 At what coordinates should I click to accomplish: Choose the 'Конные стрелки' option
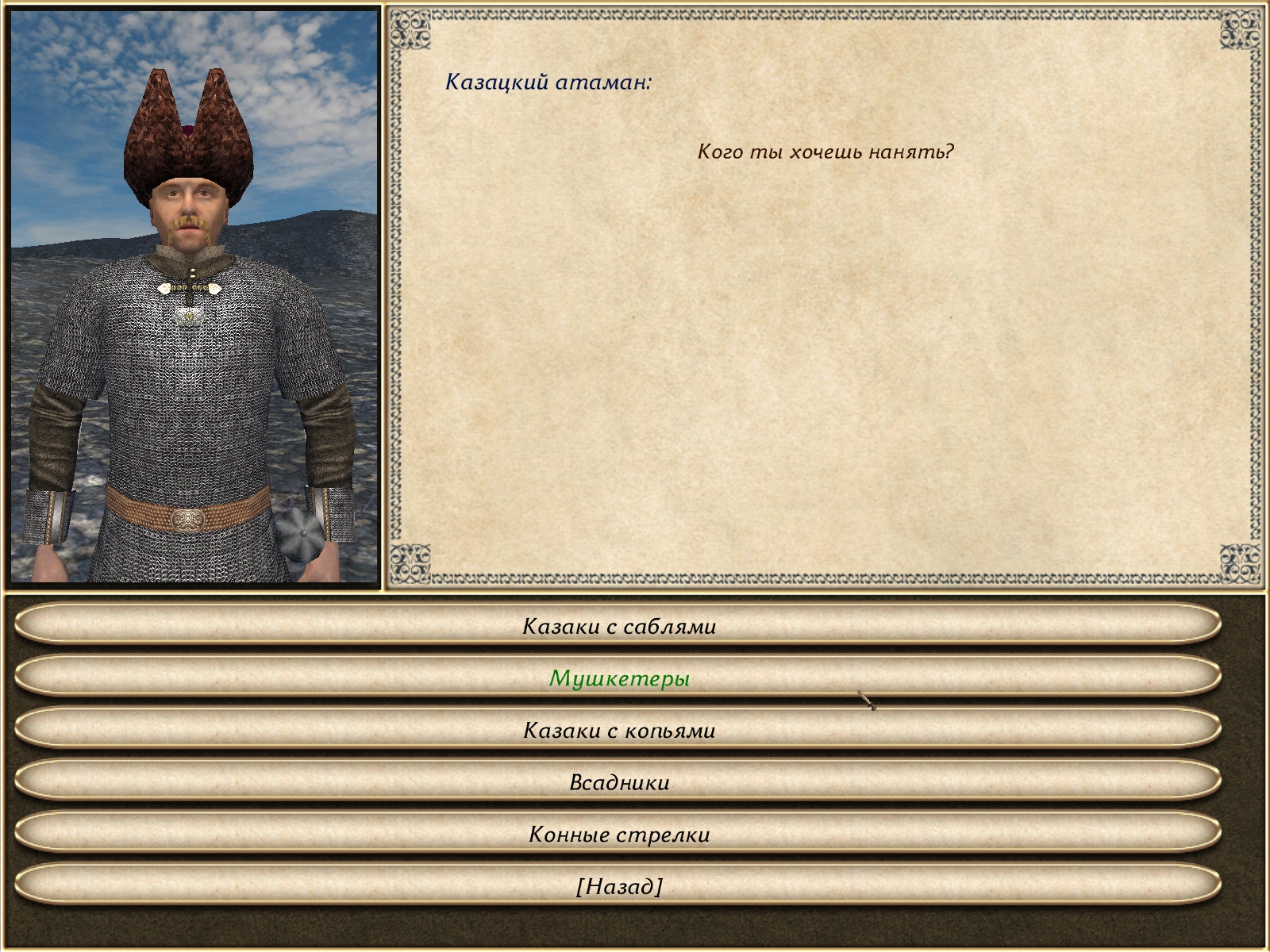point(619,834)
